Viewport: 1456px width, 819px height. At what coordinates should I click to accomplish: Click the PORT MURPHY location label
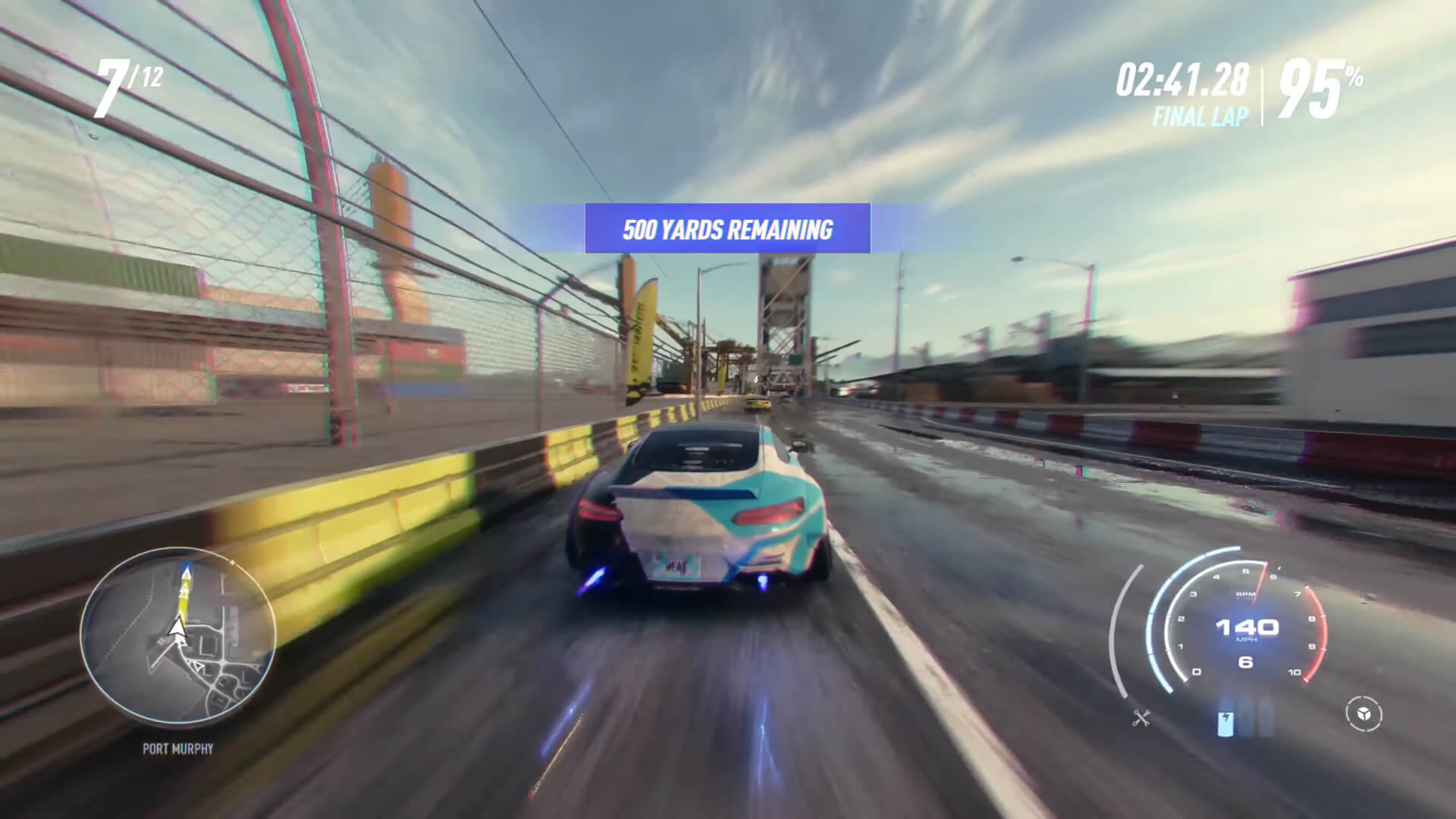[x=178, y=750]
